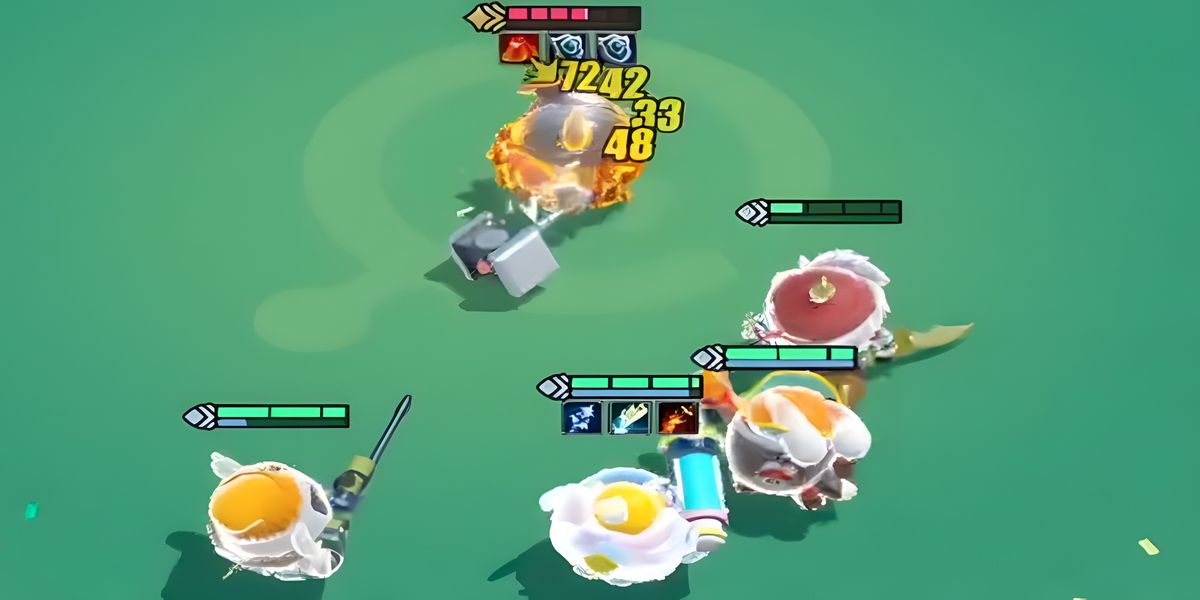The width and height of the screenshot is (1200, 600).
Task: Click the orange fire buff icon
Action: click(678, 417)
